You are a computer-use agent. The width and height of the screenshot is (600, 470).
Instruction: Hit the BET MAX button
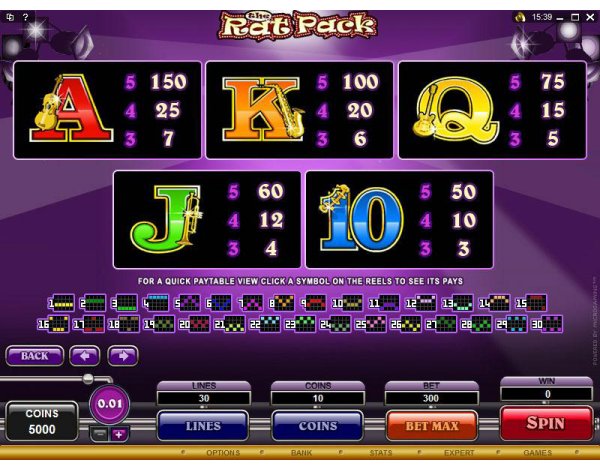point(431,425)
